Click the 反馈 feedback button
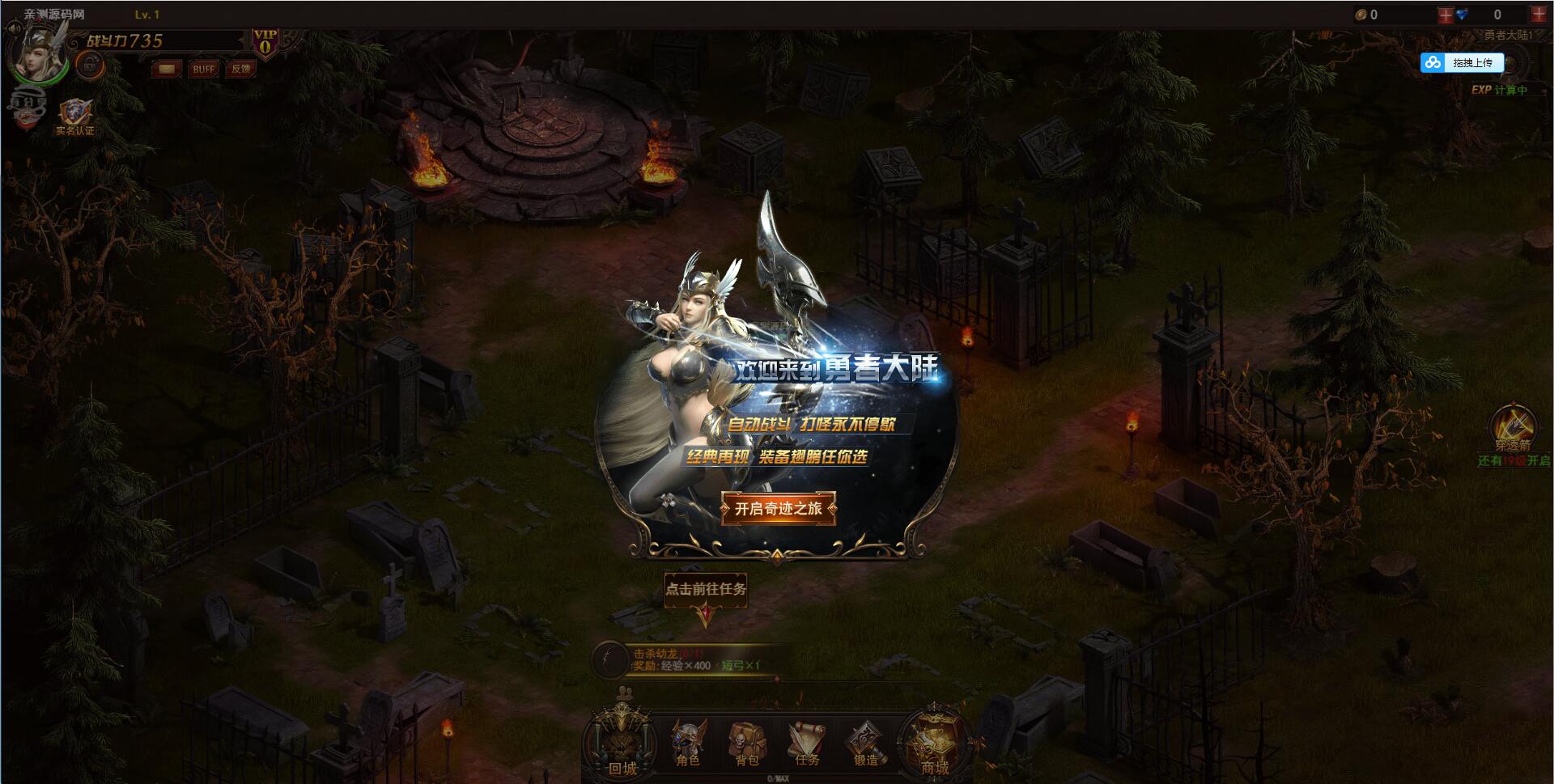1554x784 pixels. pos(241,69)
